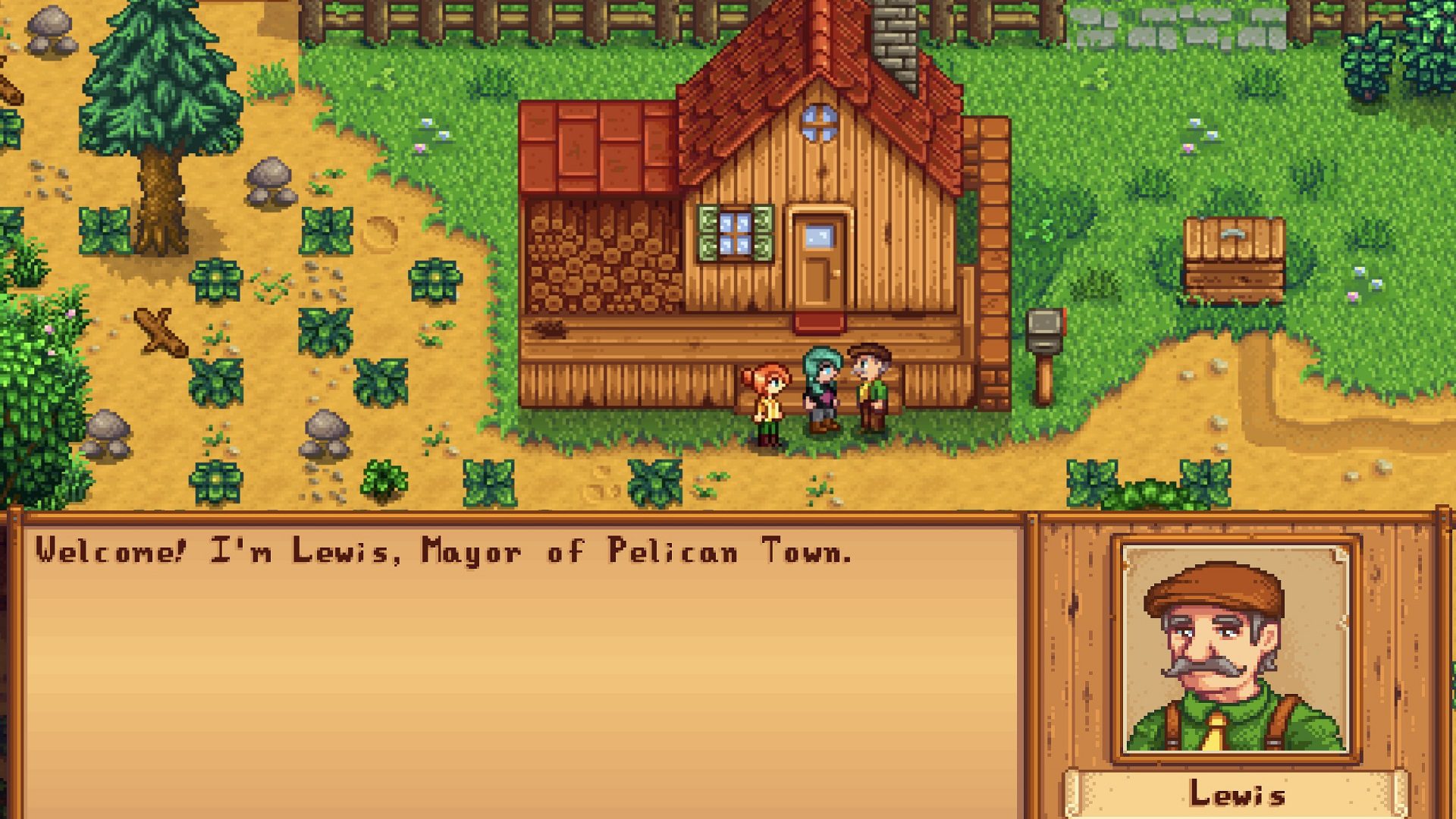
Task: Click Mayor Lewis standing by the porch
Action: [x=868, y=387]
